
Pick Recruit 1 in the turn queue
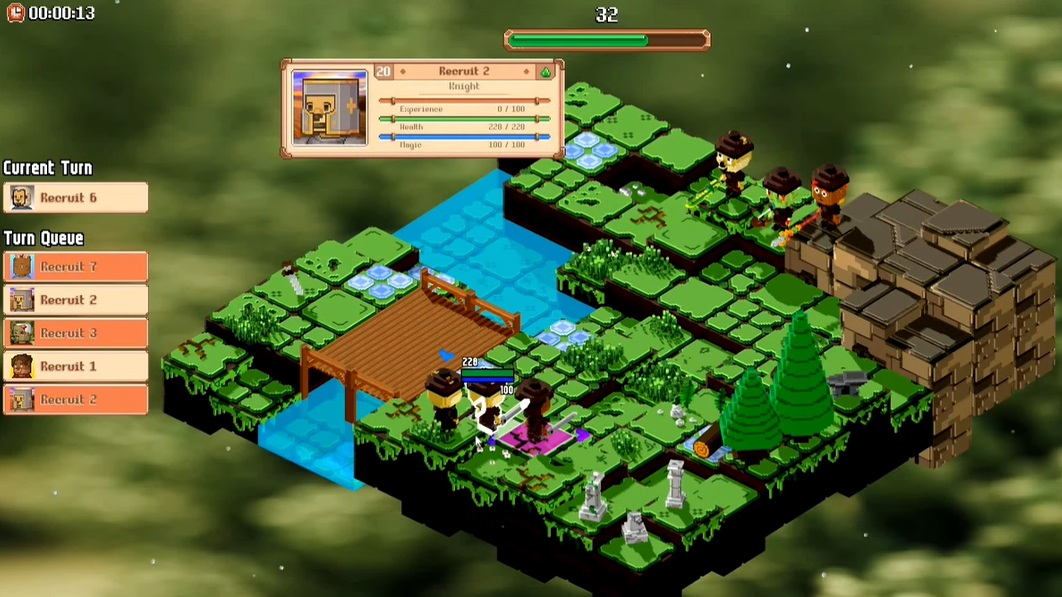click(76, 366)
